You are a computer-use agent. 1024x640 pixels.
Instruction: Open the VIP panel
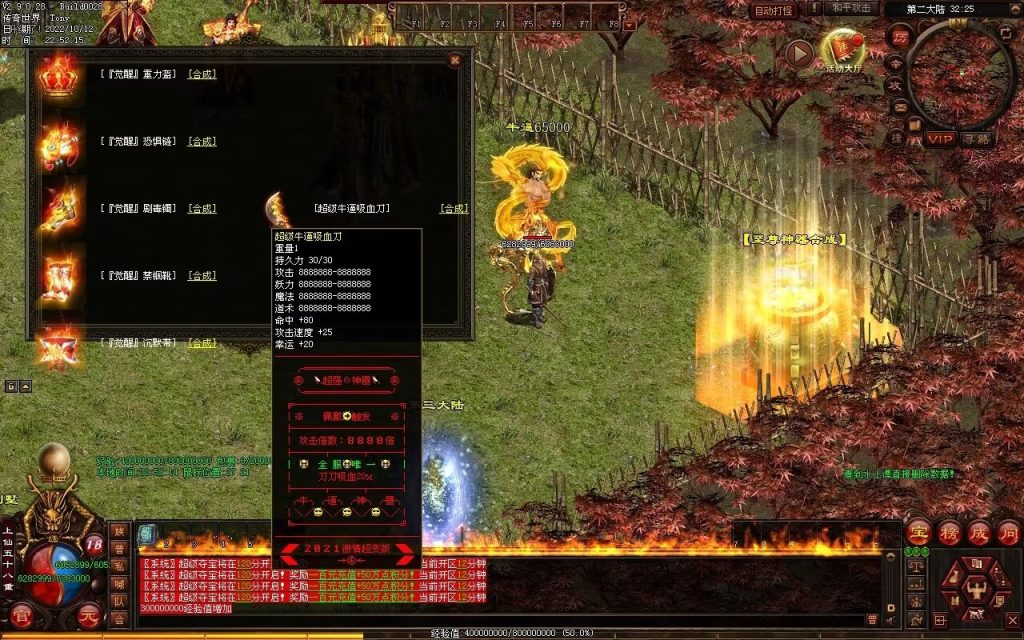pos(939,139)
